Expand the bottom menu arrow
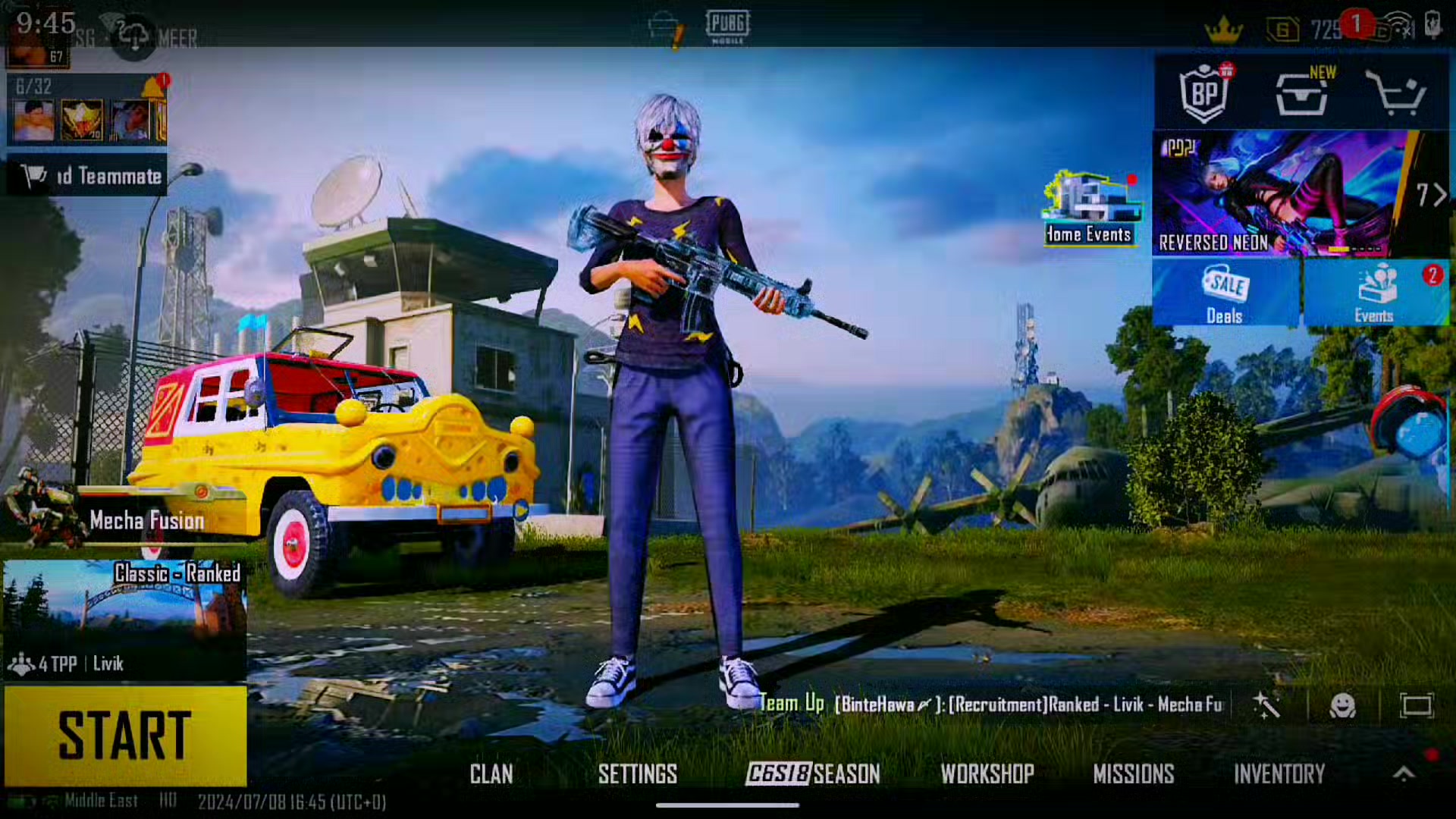Image resolution: width=1456 pixels, height=819 pixels. pos(1404,774)
